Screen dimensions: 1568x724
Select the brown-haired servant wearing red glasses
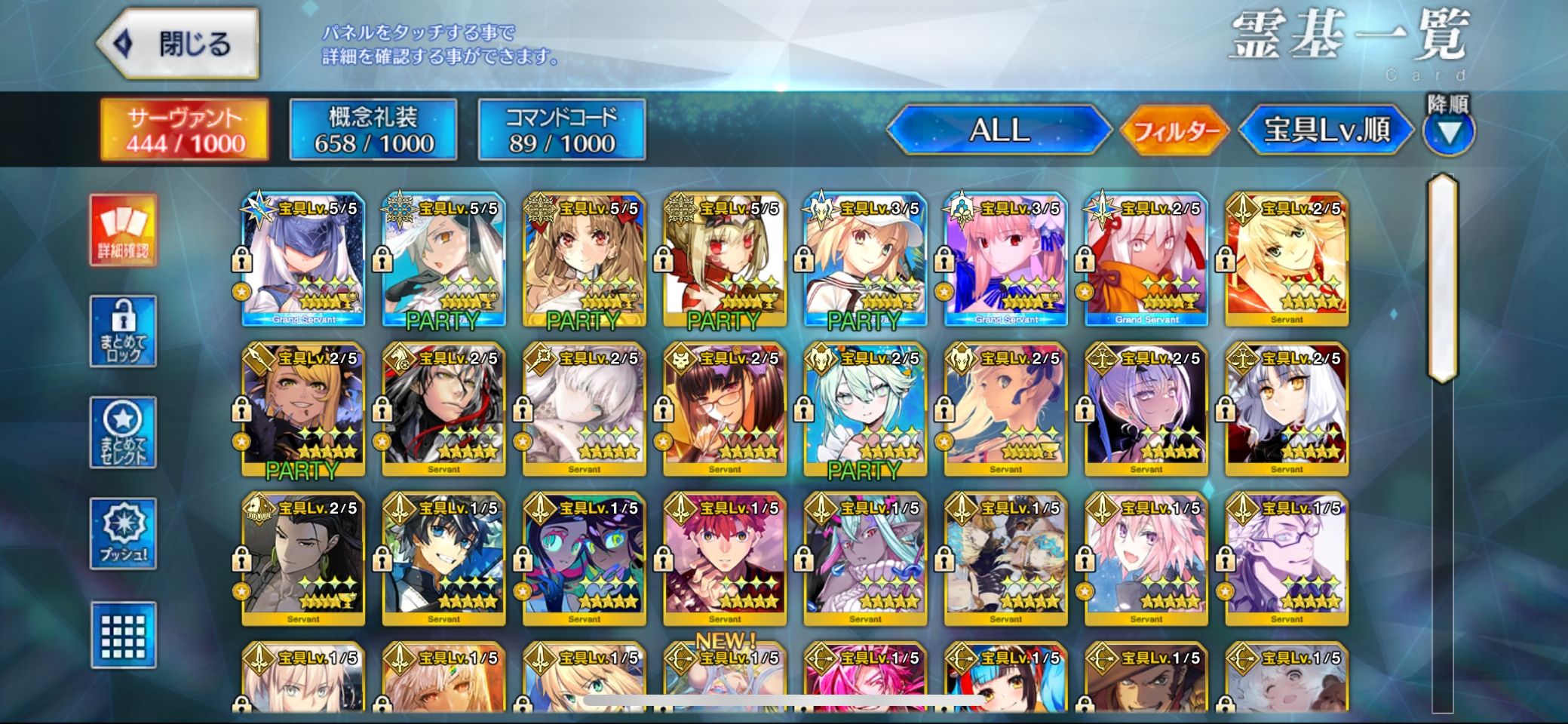(x=725, y=410)
